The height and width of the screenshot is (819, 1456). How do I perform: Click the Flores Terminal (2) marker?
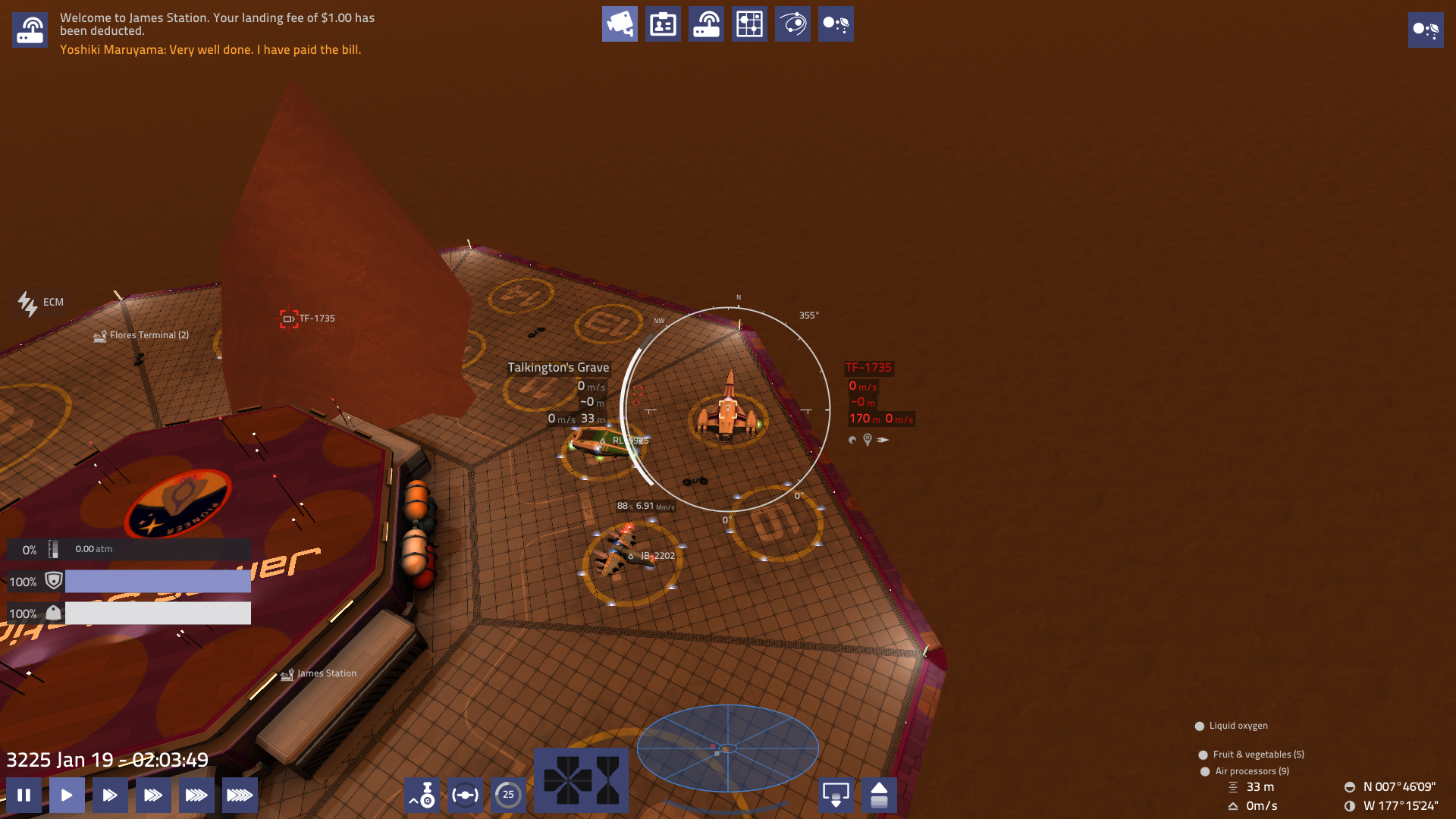coord(146,334)
